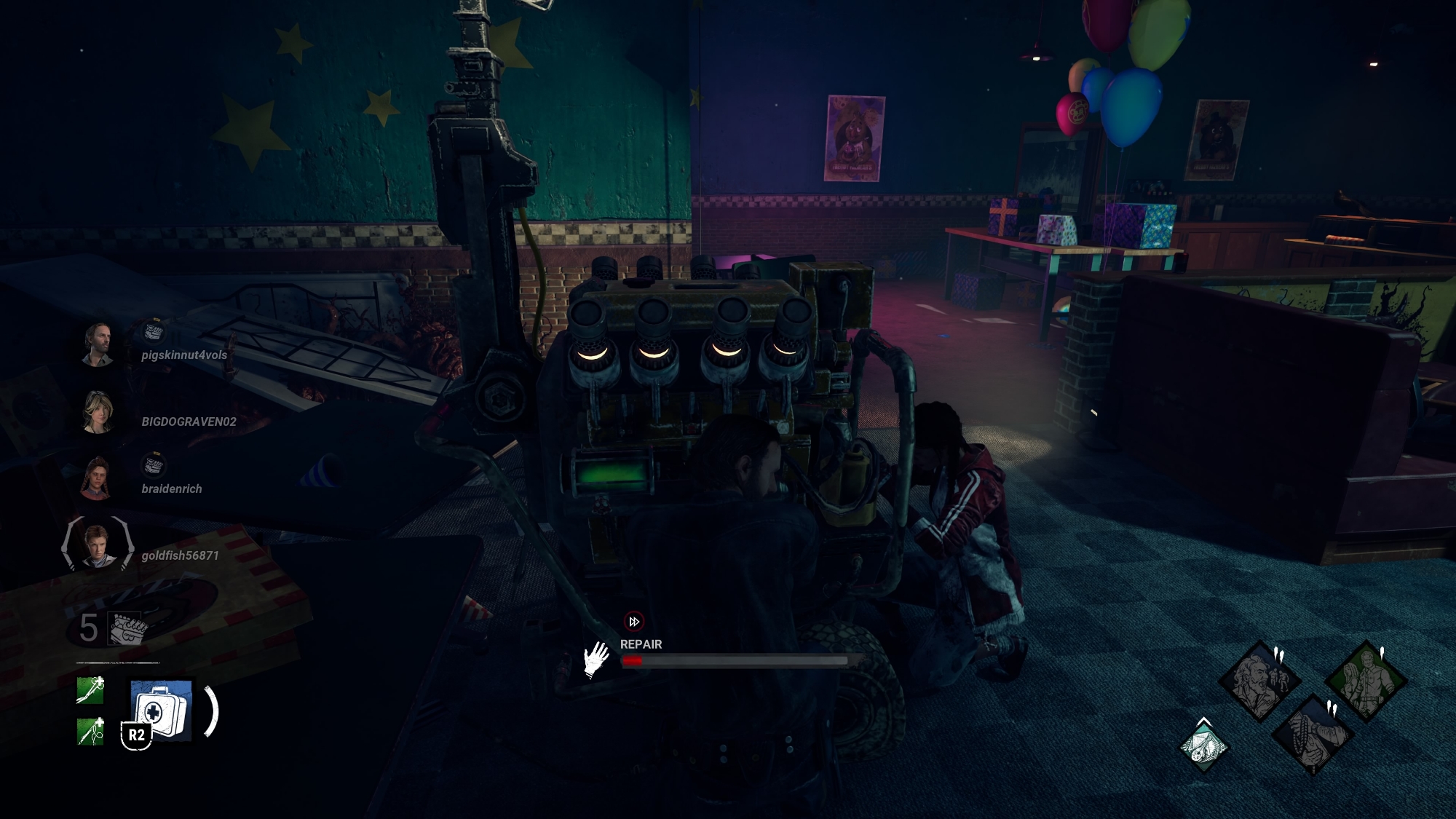Click the small teal diamond perk icon
Viewport: 1456px width, 819px height.
[1203, 747]
